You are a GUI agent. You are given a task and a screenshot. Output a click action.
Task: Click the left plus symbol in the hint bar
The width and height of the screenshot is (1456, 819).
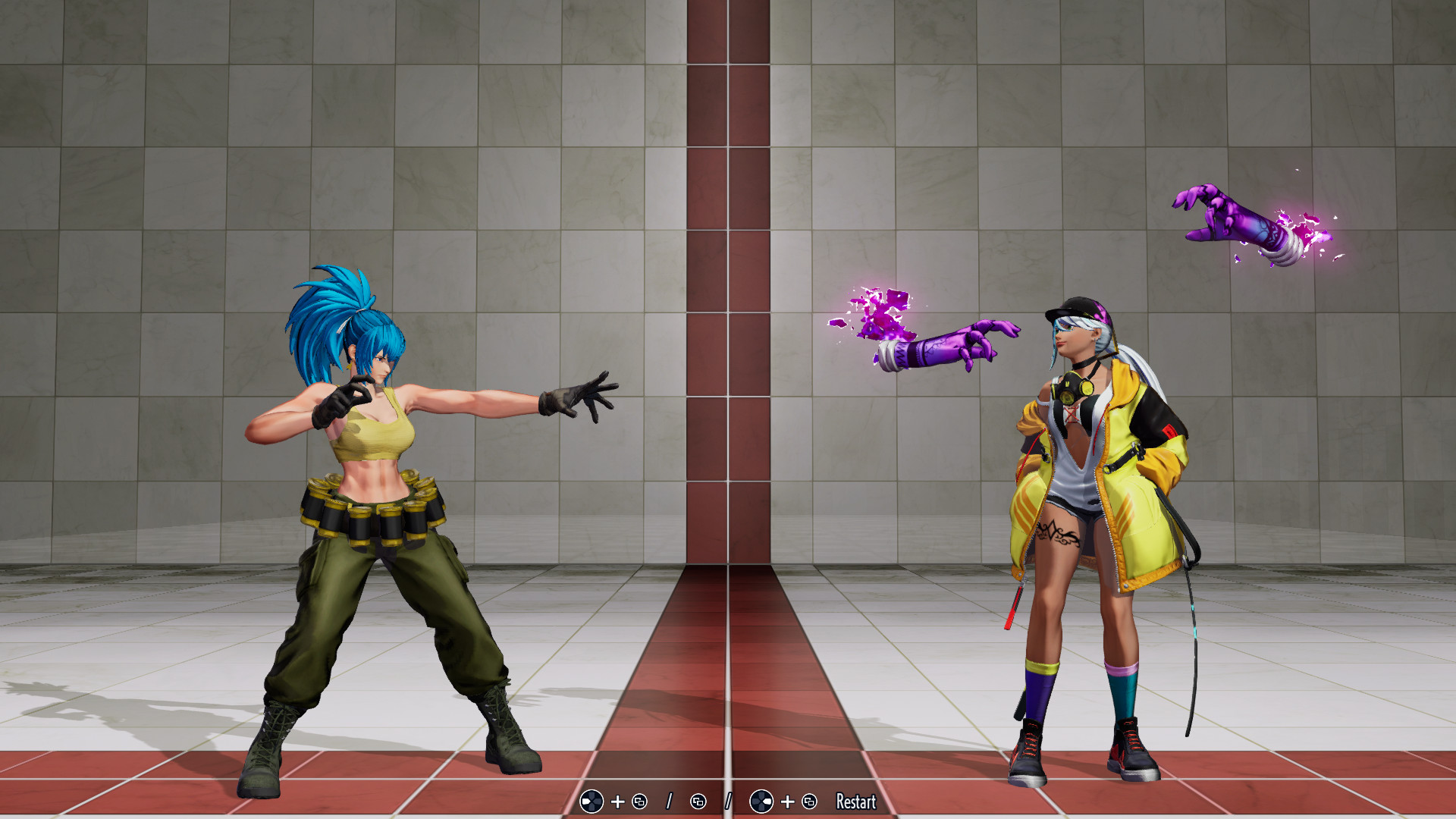[617, 801]
